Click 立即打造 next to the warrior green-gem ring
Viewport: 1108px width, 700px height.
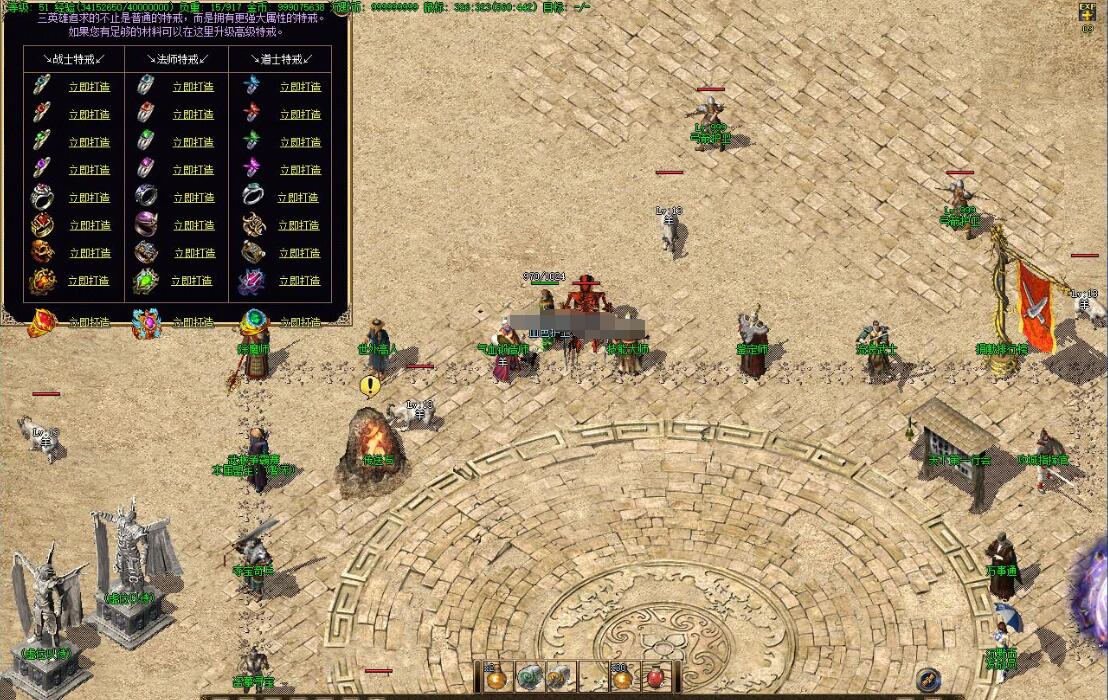coord(89,142)
